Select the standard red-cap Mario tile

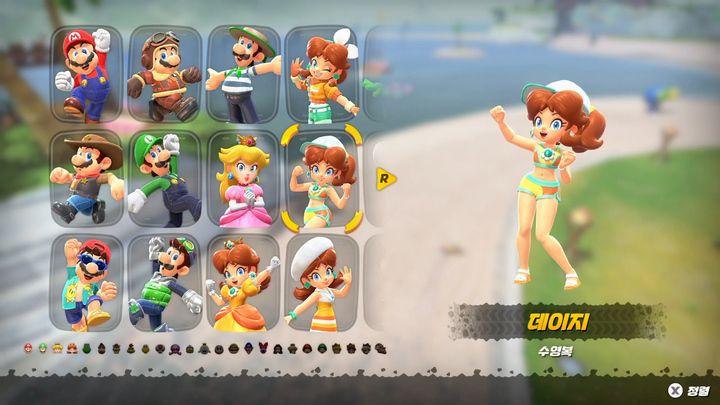click(x=87, y=73)
